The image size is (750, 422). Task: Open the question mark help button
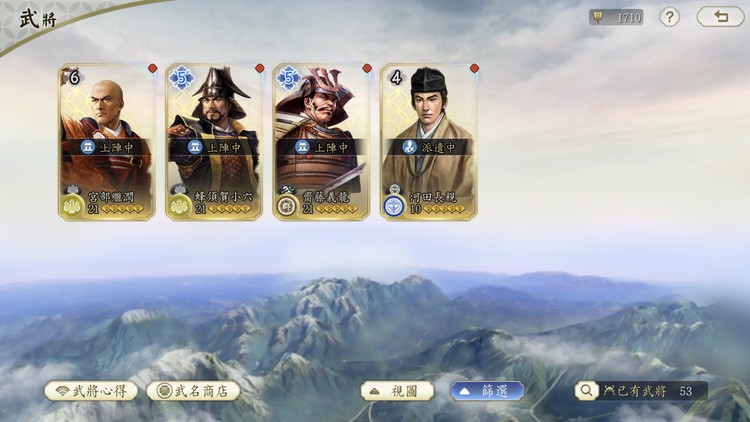[669, 17]
